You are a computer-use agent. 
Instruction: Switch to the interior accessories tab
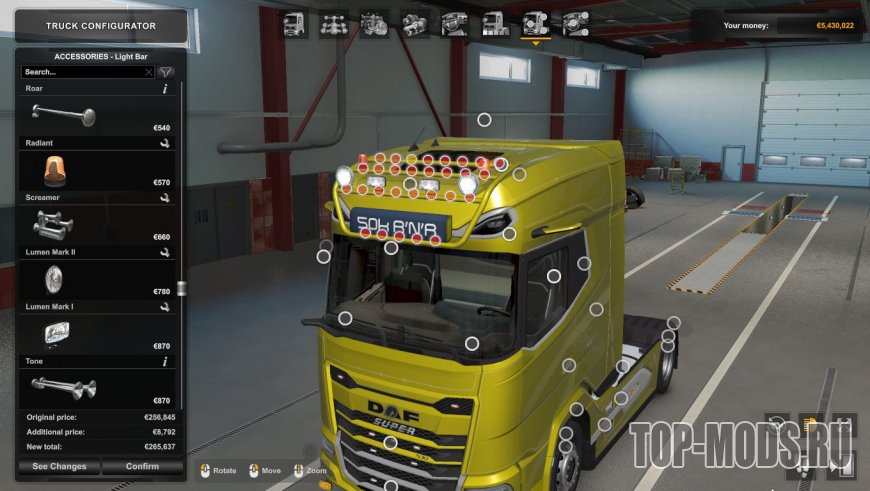click(575, 23)
